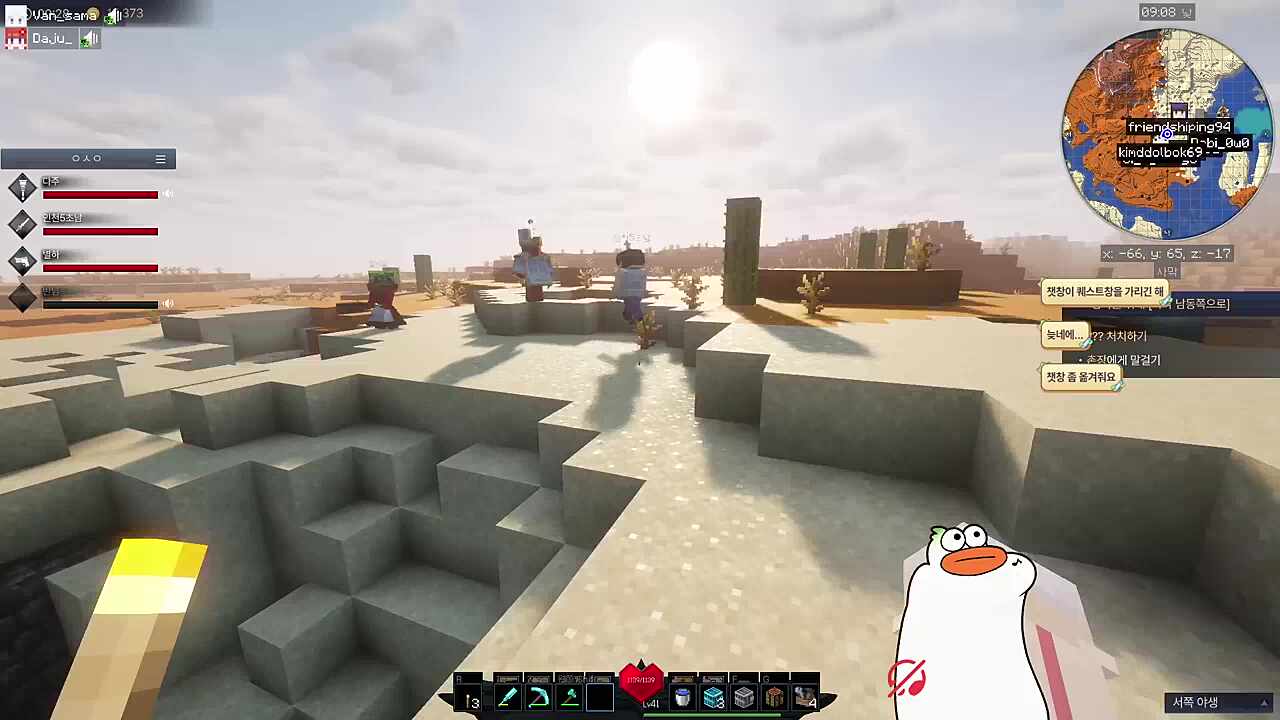
Task: Open the circular minimap
Action: click(x=1166, y=134)
